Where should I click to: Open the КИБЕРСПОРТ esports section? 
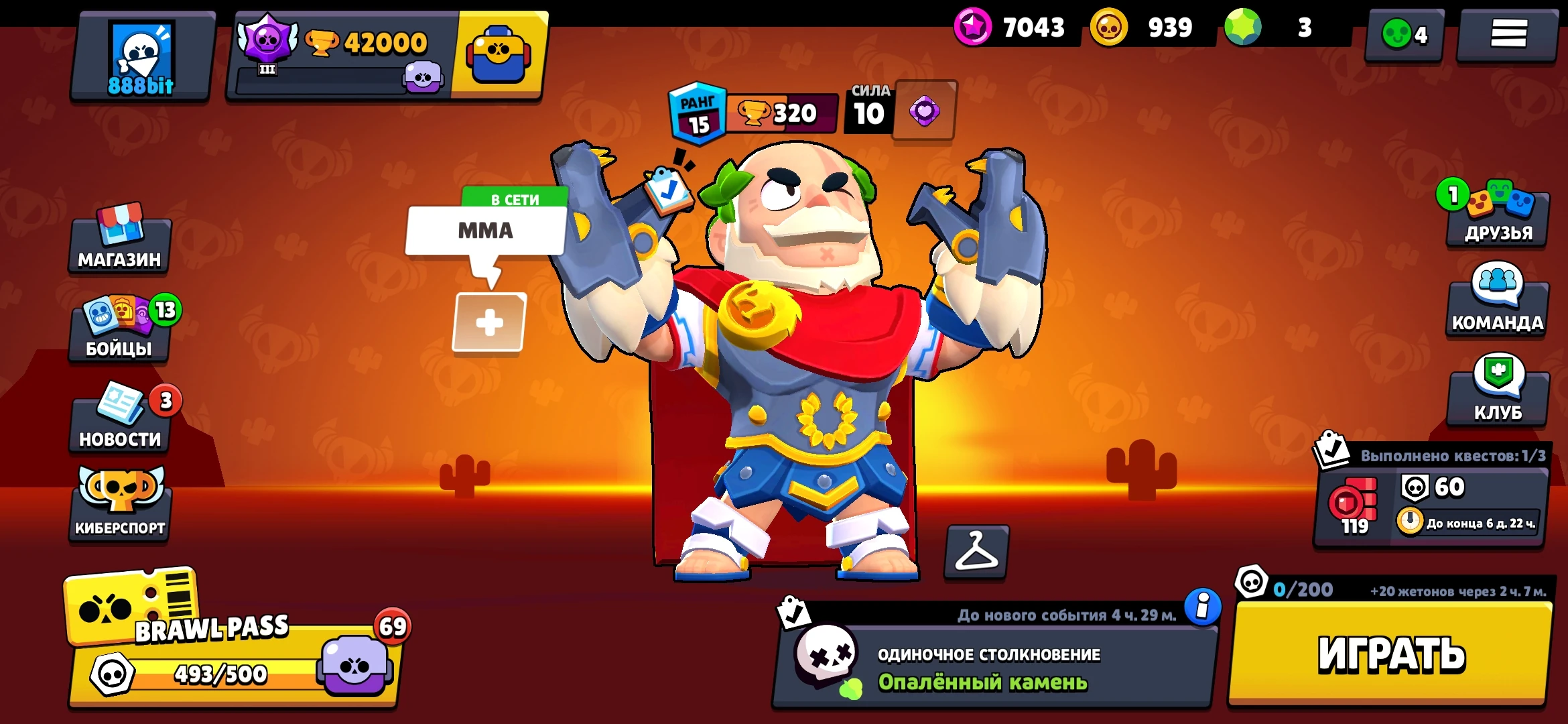pos(119,513)
